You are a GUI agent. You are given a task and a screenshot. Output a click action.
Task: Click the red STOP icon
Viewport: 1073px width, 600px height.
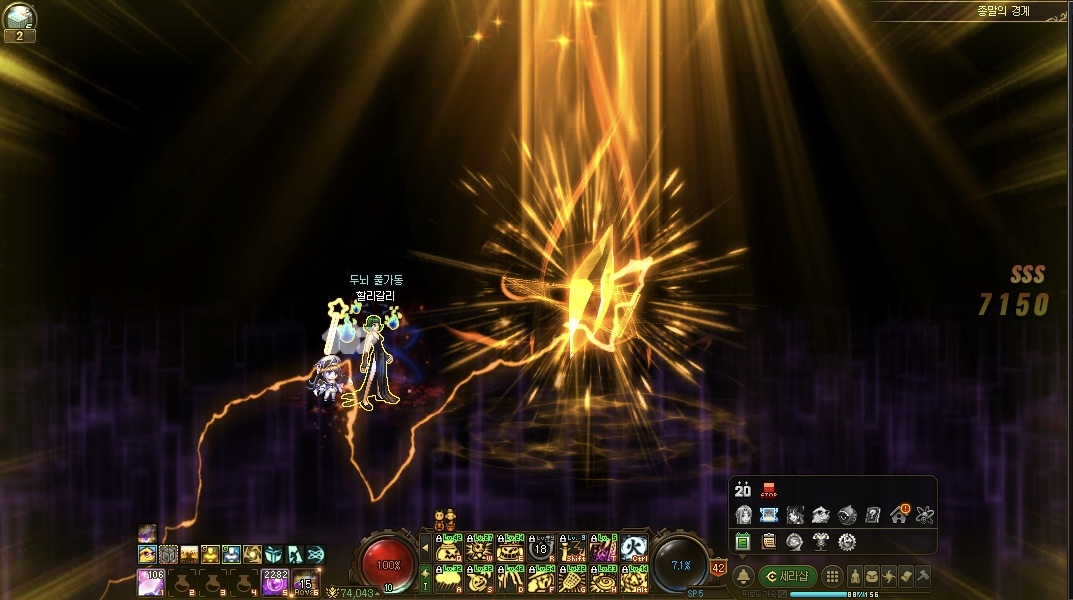point(769,490)
